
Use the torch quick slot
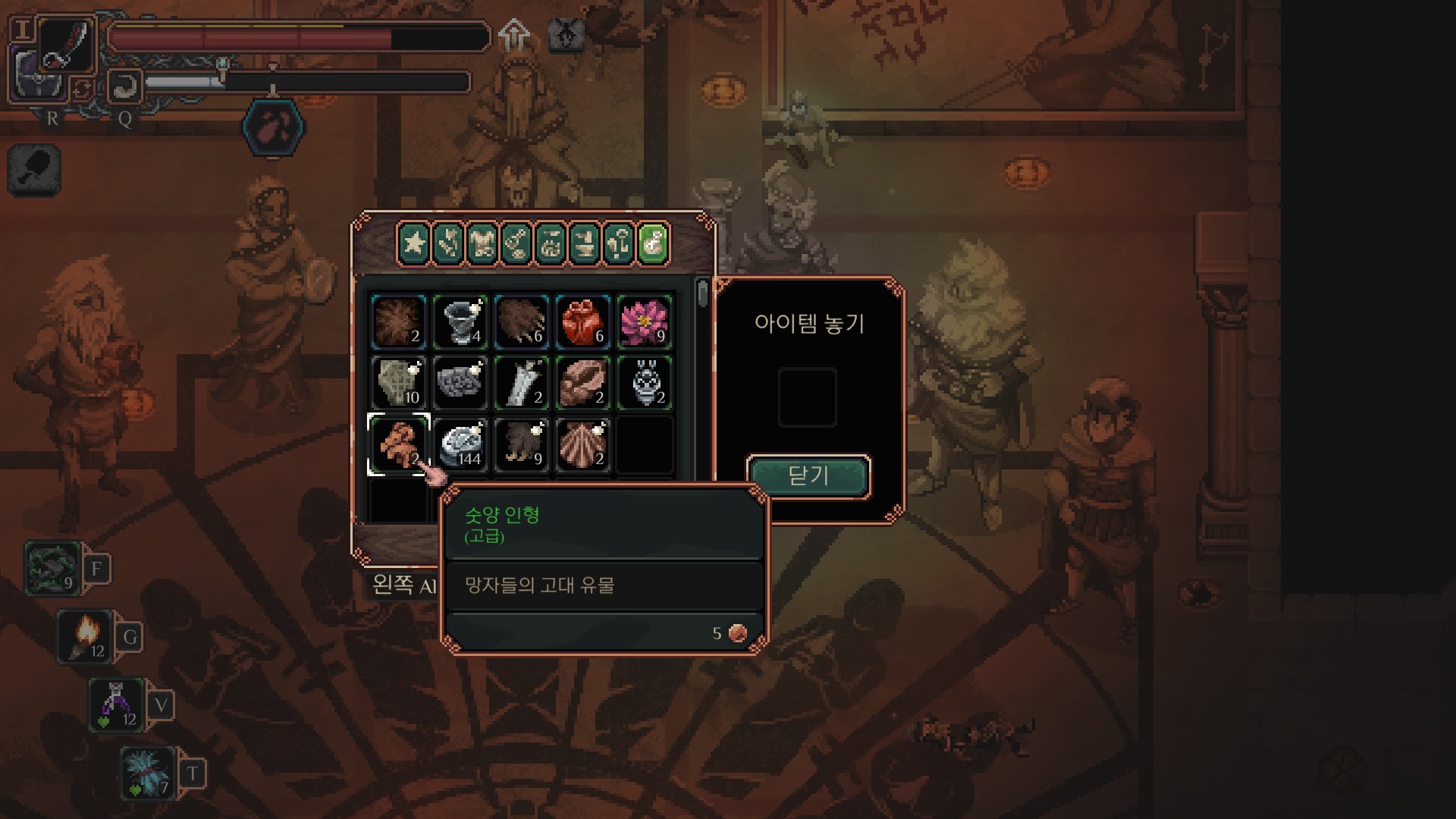(85, 635)
